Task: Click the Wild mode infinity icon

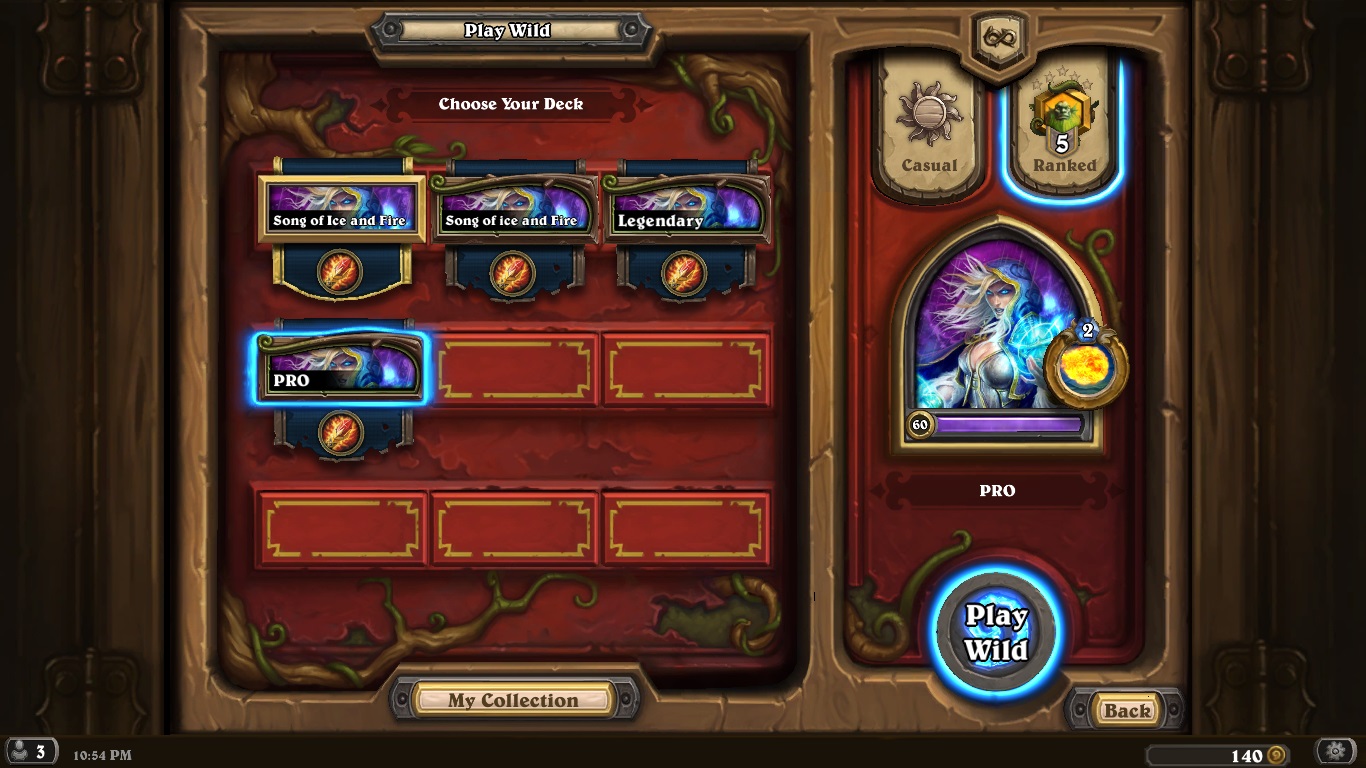Action: (x=999, y=37)
